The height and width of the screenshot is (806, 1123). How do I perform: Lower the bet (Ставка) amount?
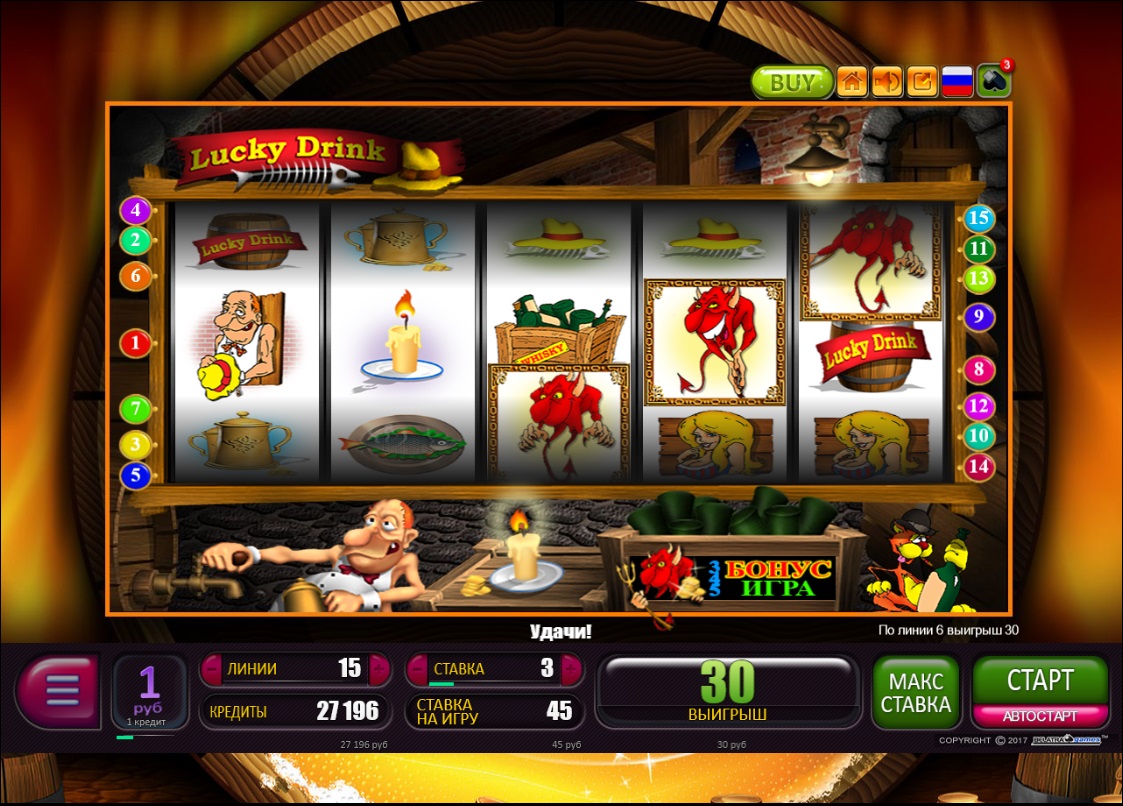coord(416,669)
